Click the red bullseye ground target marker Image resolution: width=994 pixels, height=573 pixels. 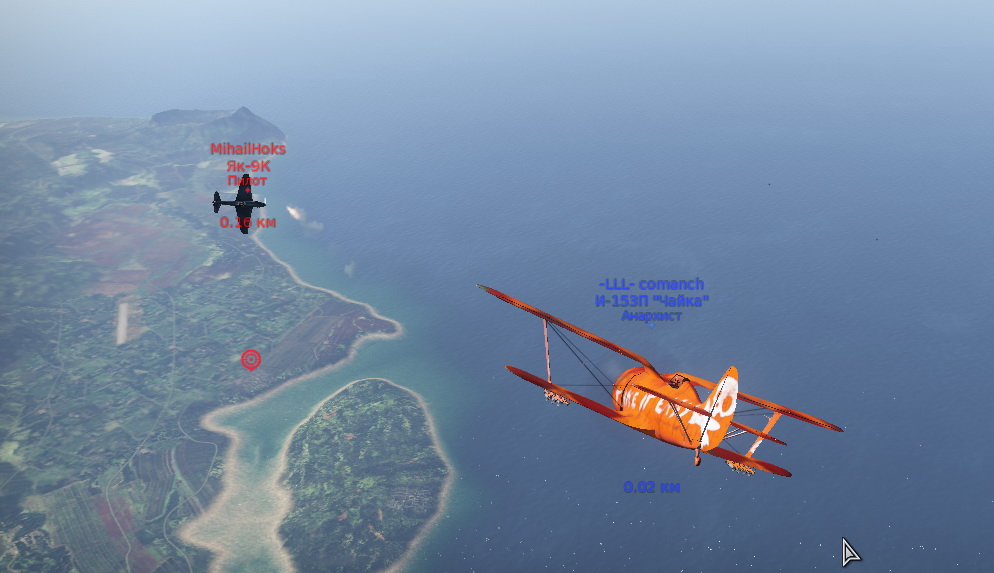click(250, 359)
